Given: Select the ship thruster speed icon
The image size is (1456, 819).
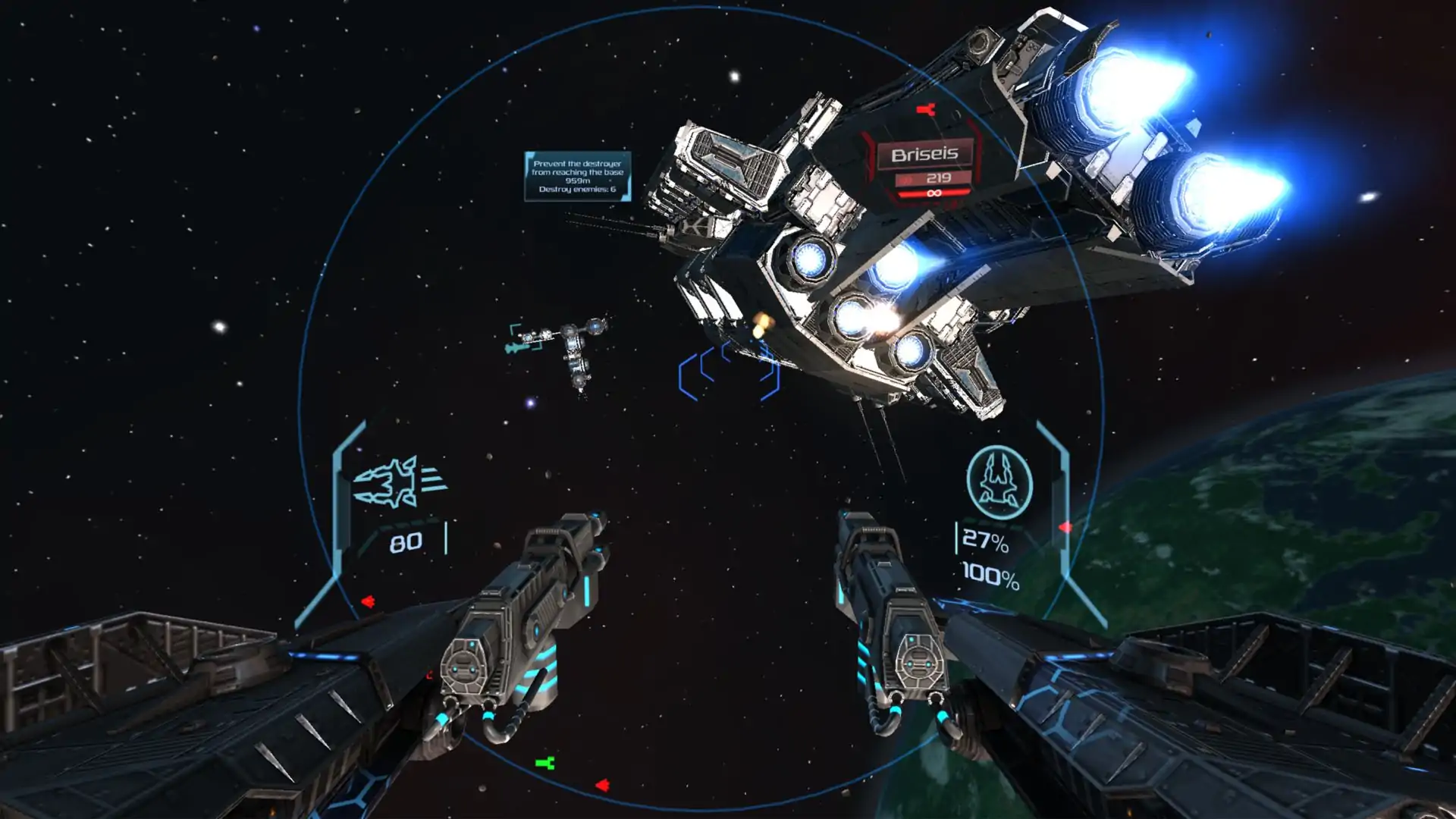Looking at the screenshot, I should [x=399, y=482].
